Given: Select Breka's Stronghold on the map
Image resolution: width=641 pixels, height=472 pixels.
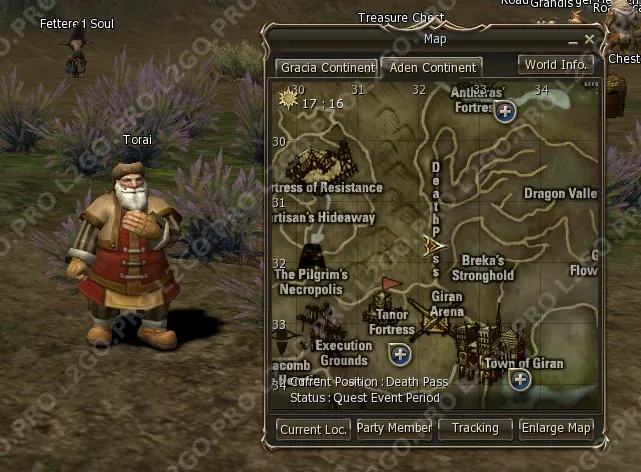Looking at the screenshot, I should click(x=482, y=268).
